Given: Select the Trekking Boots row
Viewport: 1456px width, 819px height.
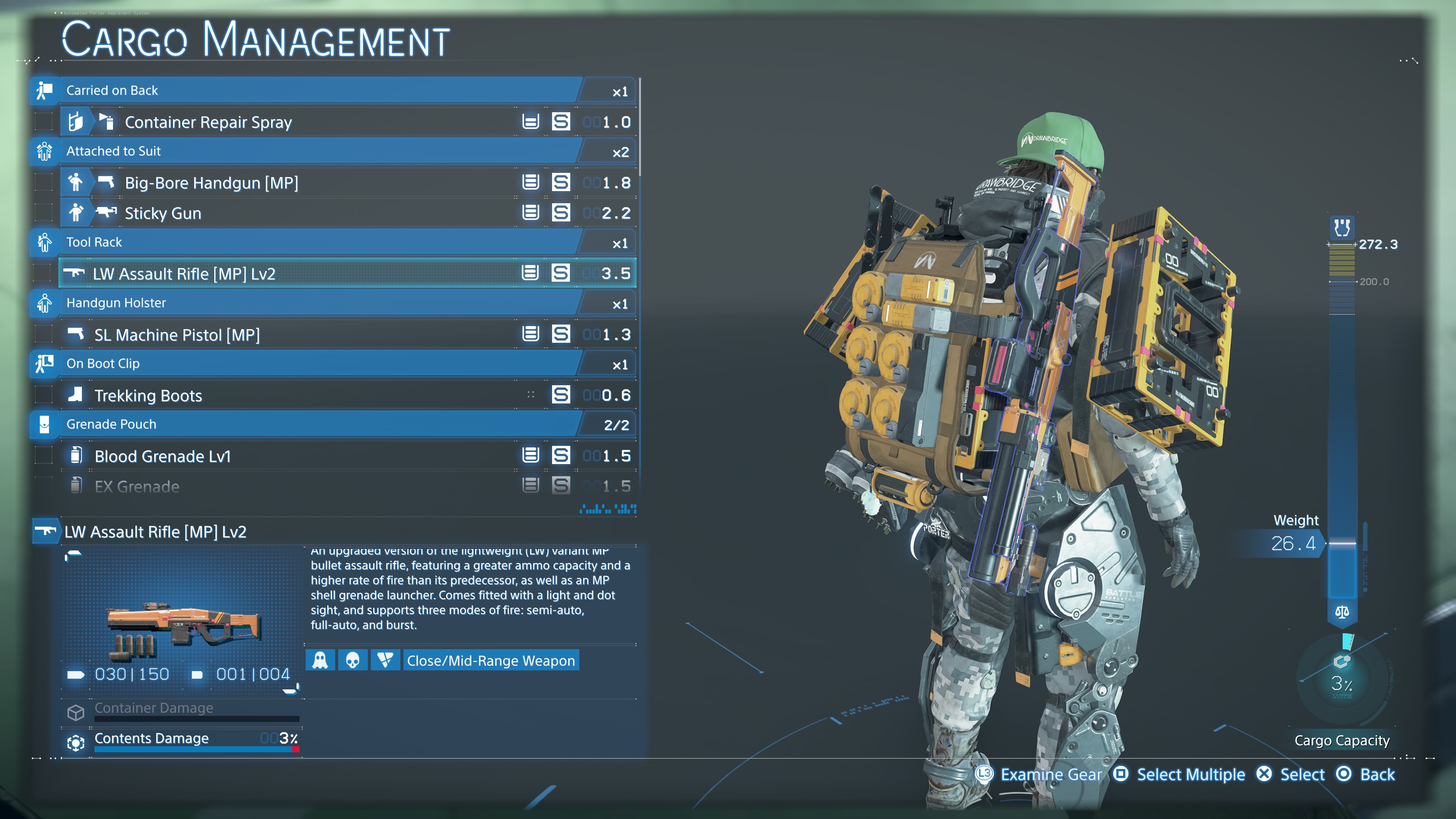Looking at the screenshot, I should pos(148,395).
